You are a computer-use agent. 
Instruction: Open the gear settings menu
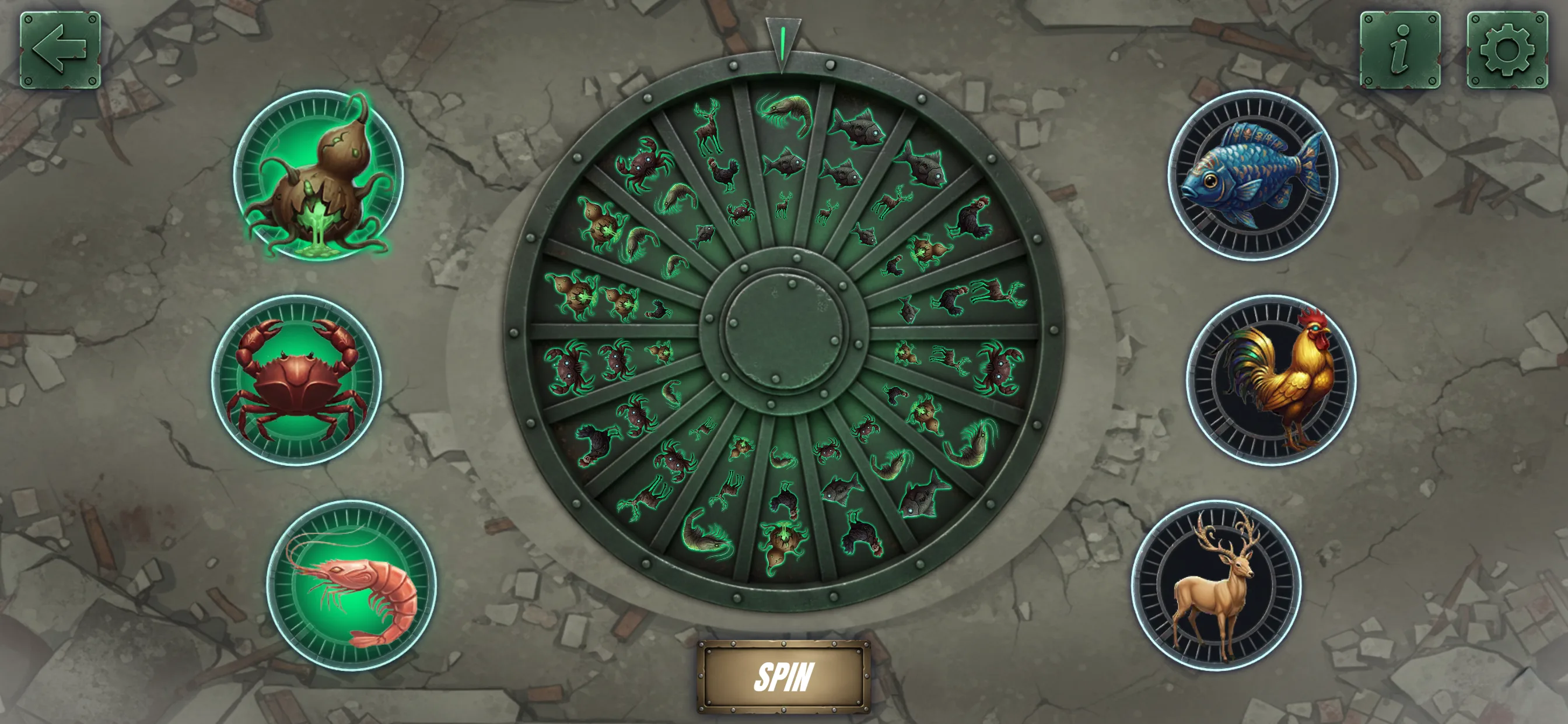tap(1507, 50)
